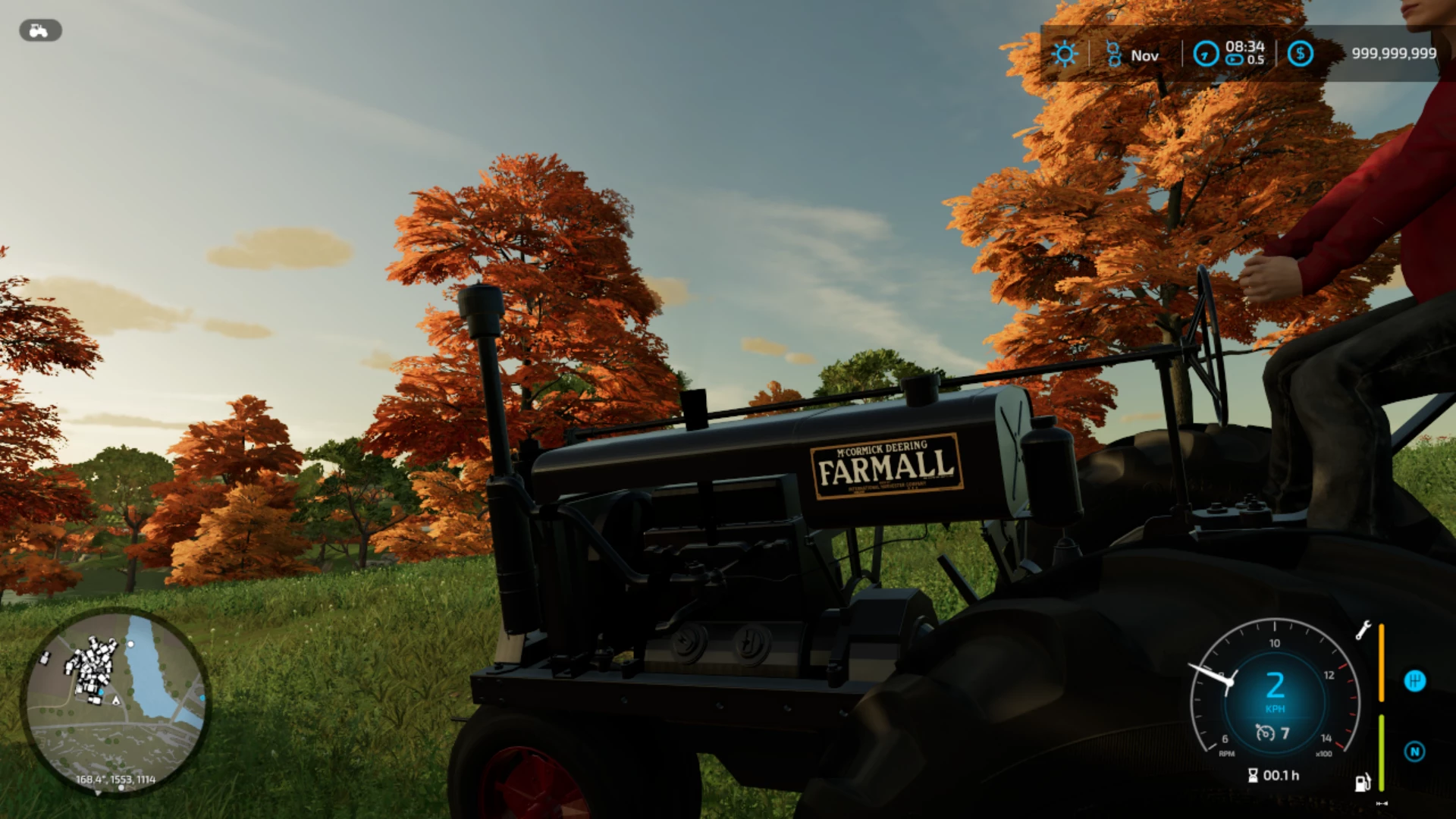Click the 999,999,999 money balance
The width and height of the screenshot is (1456, 819).
(x=1394, y=52)
